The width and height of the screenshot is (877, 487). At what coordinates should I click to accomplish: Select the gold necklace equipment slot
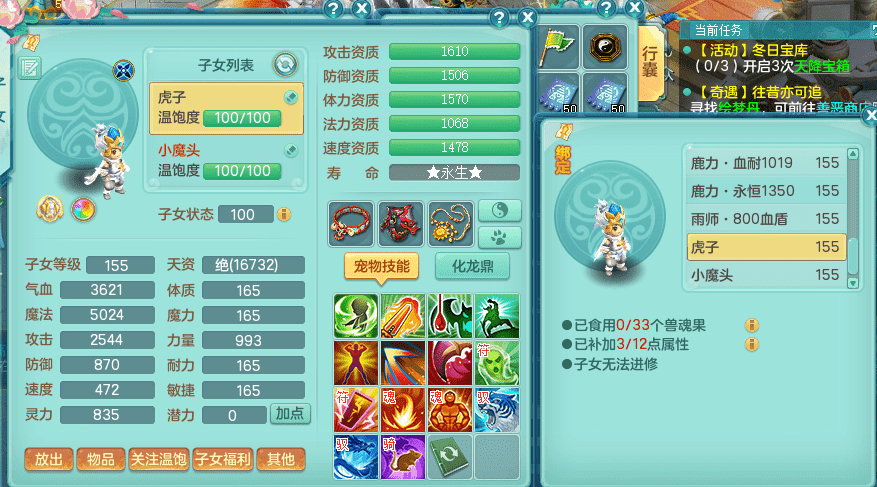click(451, 223)
